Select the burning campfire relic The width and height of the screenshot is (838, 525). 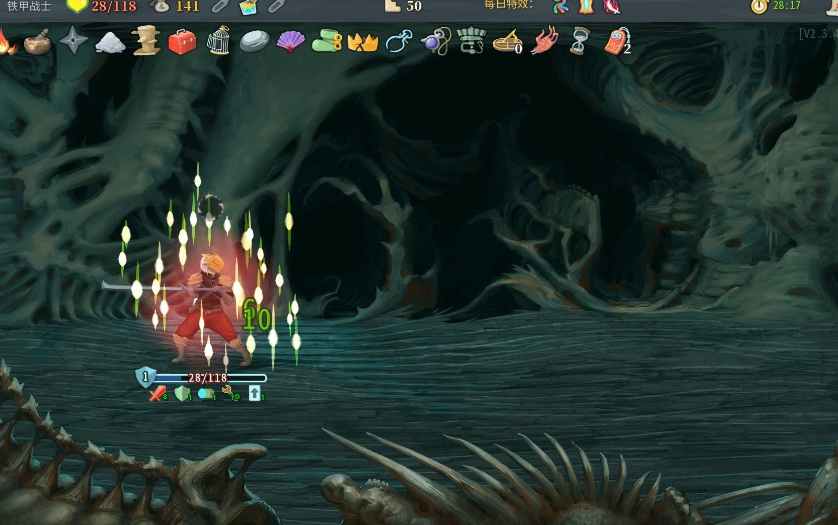[x=5, y=42]
